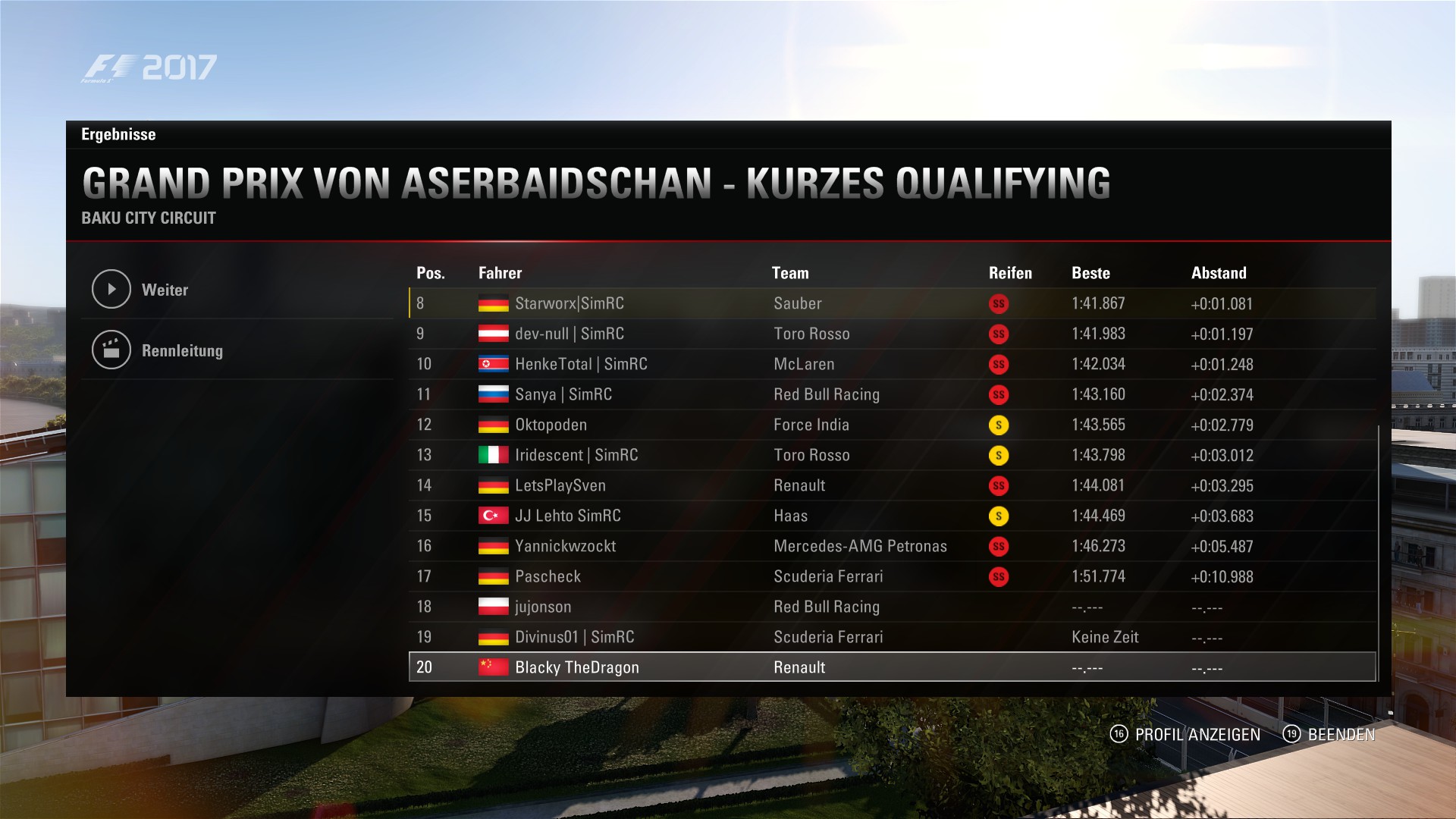1456x819 pixels.
Task: Select the Weiter menu entry
Action: pos(165,290)
